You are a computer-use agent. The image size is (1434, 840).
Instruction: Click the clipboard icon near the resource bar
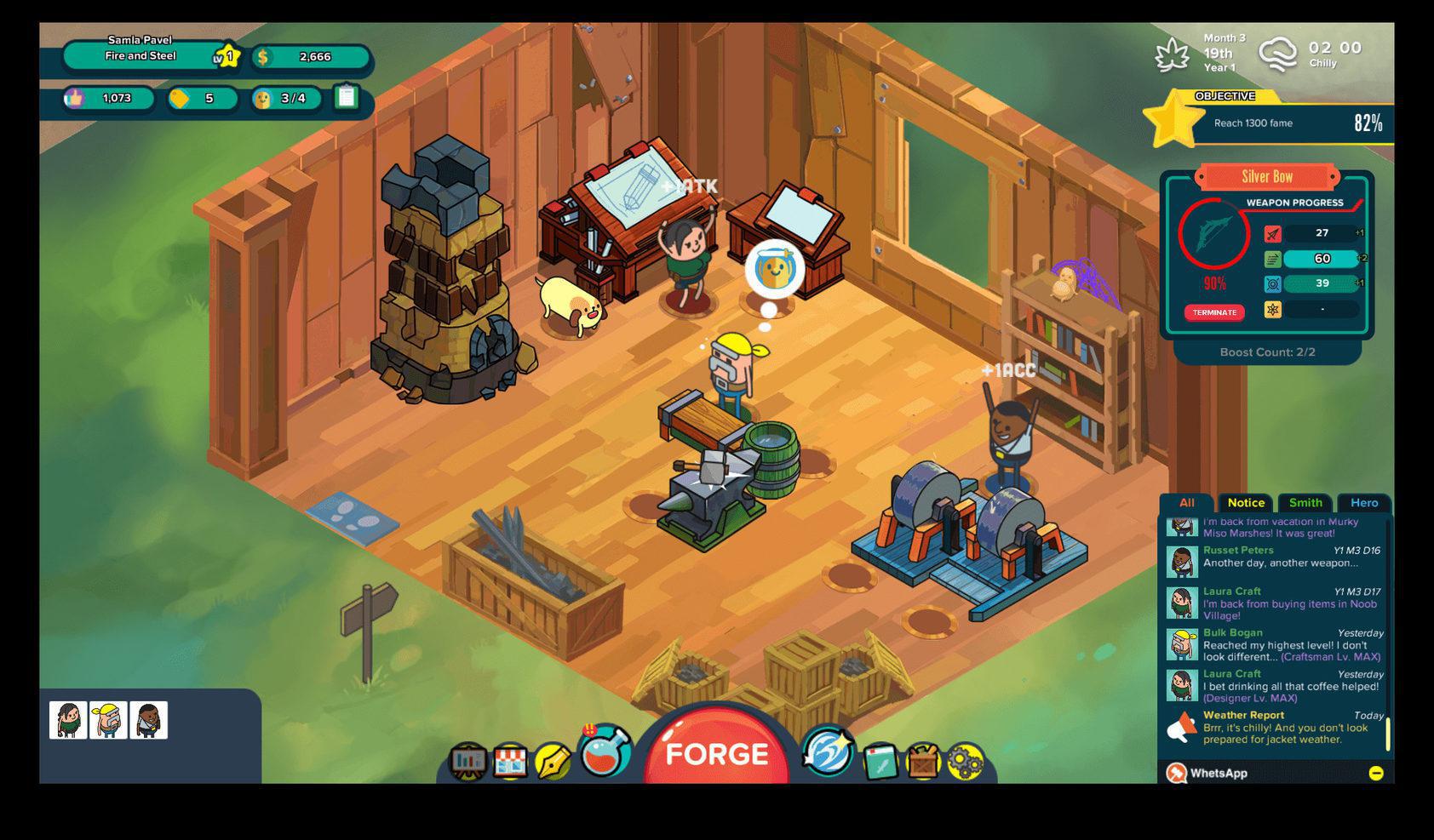[346, 99]
